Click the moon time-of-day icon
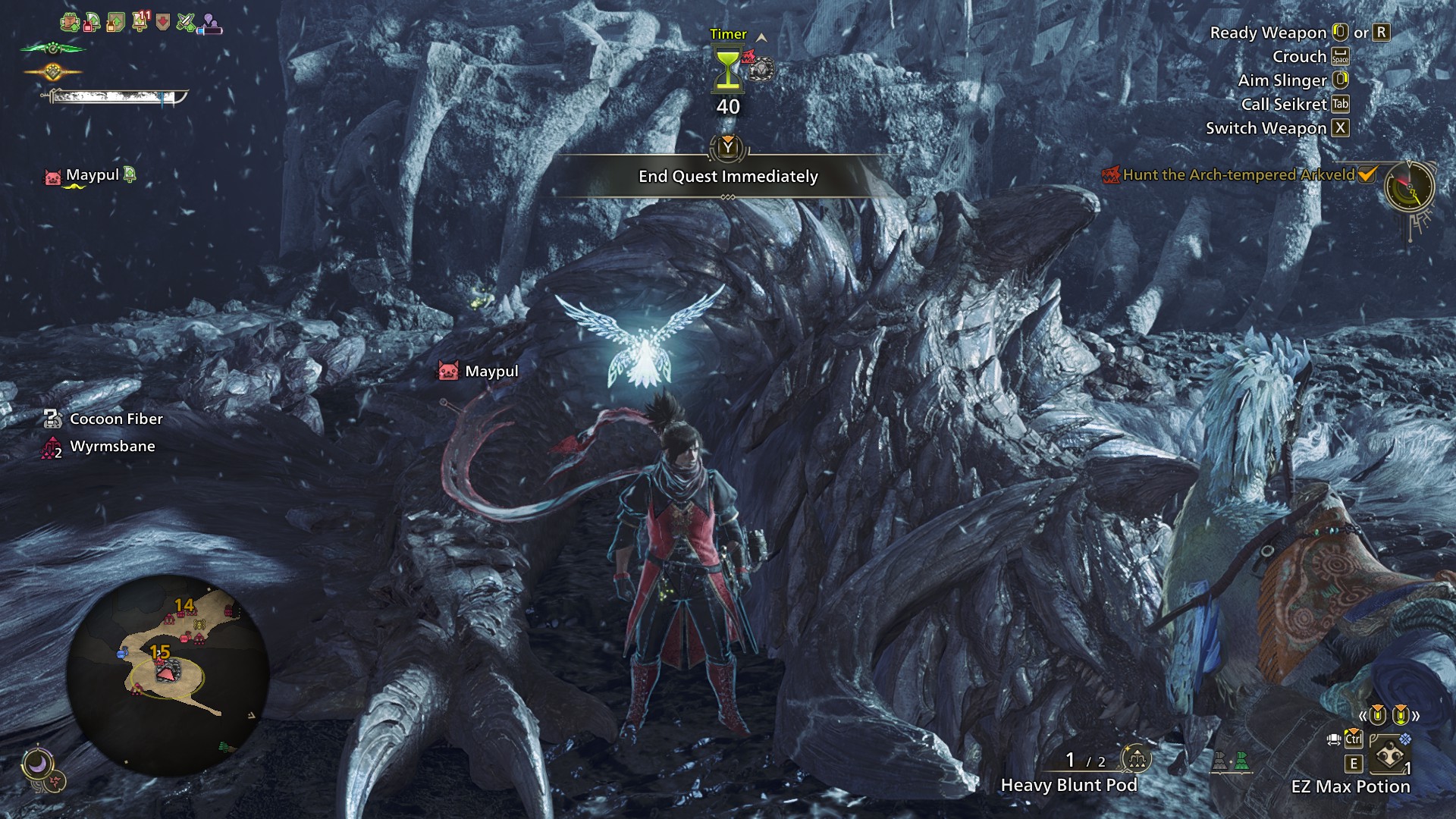Screen dimensions: 1456x819 click(x=36, y=764)
